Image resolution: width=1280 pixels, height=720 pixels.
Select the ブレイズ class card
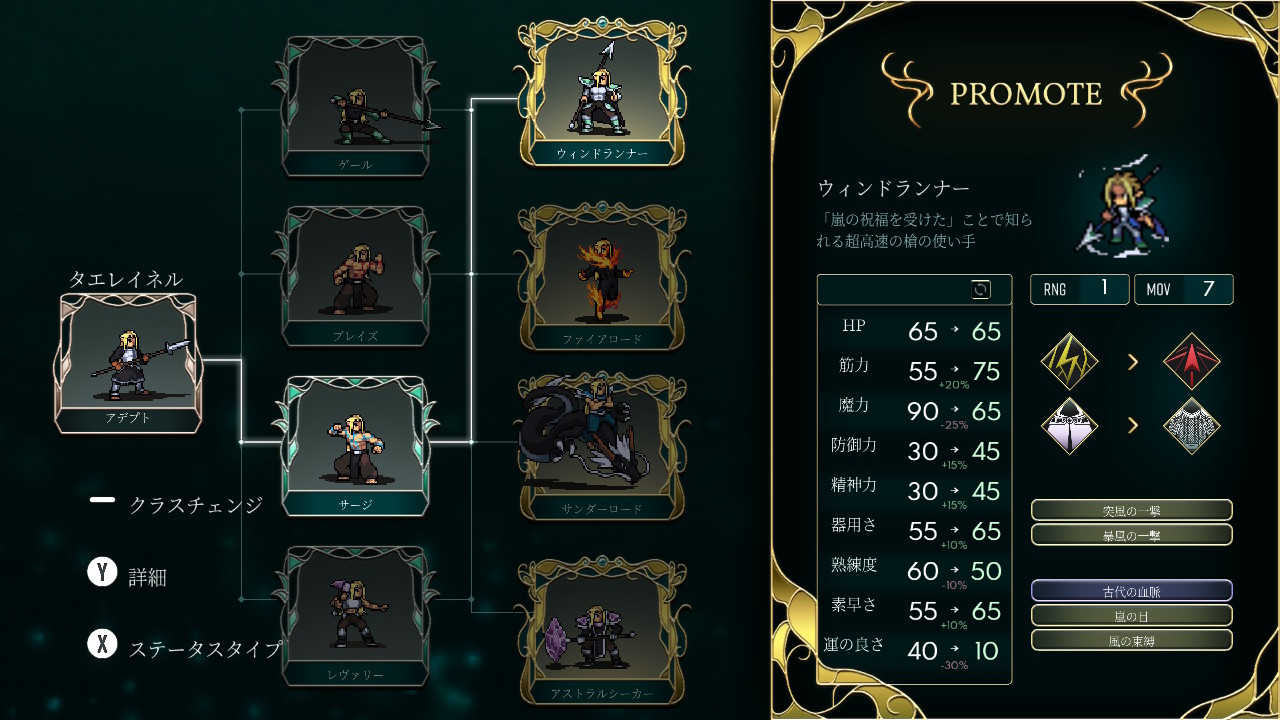[356, 277]
